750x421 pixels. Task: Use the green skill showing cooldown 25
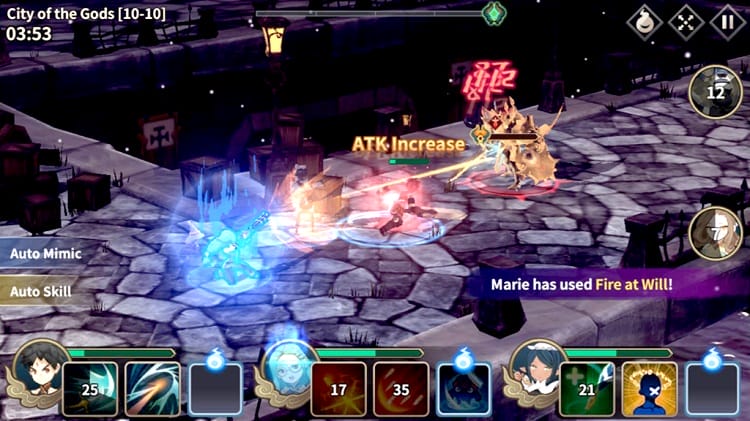tap(90, 389)
